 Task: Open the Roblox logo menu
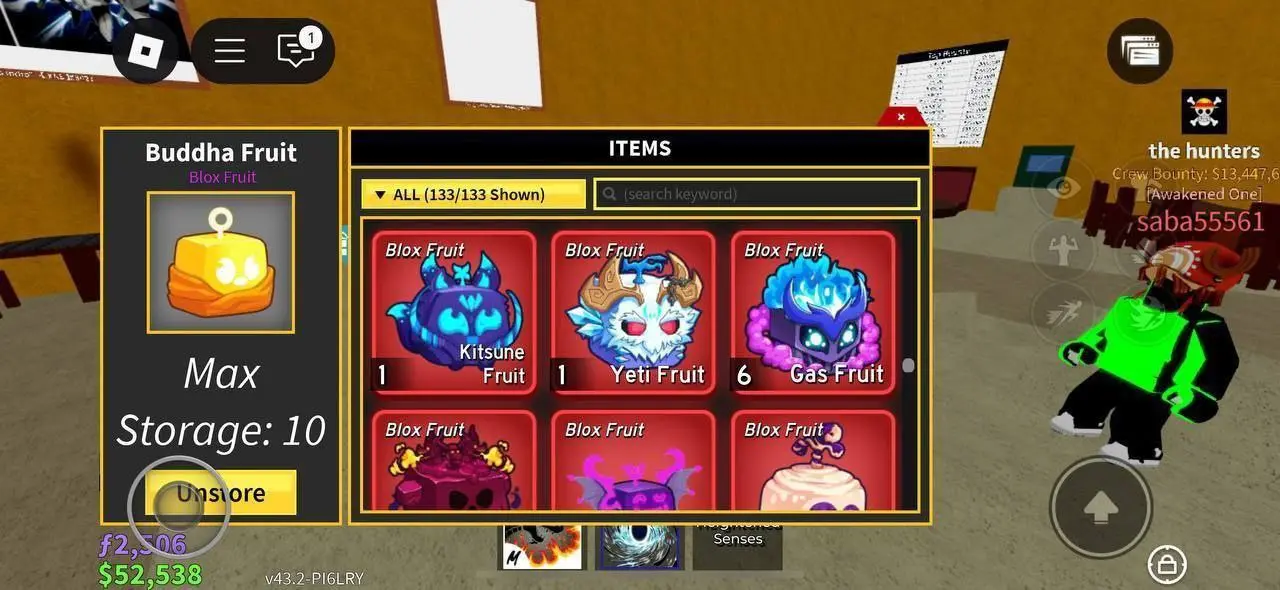(145, 51)
